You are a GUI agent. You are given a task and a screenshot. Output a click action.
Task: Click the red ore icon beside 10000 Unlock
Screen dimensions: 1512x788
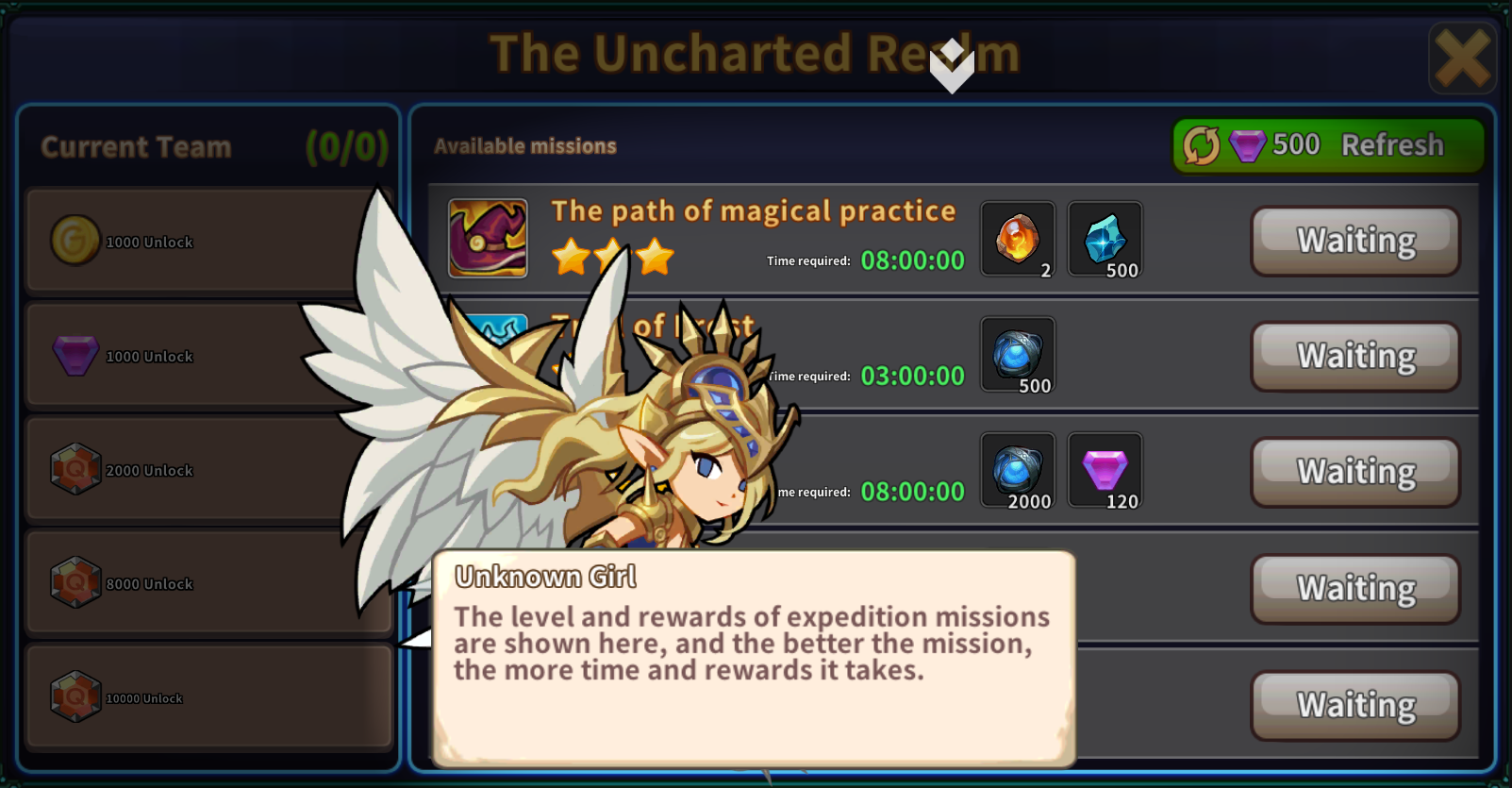[75, 696]
